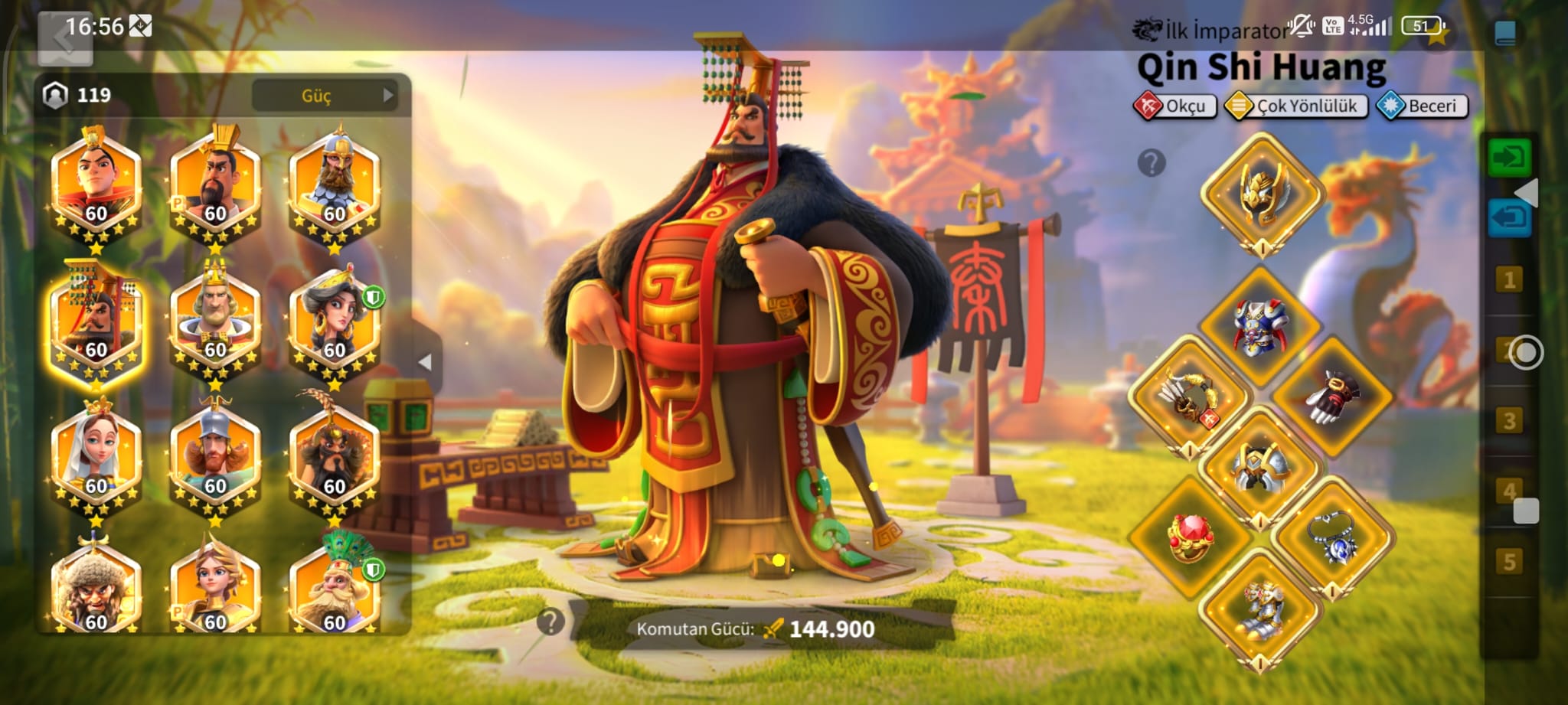1568x705 pixels.
Task: Go back using the top-left arrow
Action: point(64,38)
